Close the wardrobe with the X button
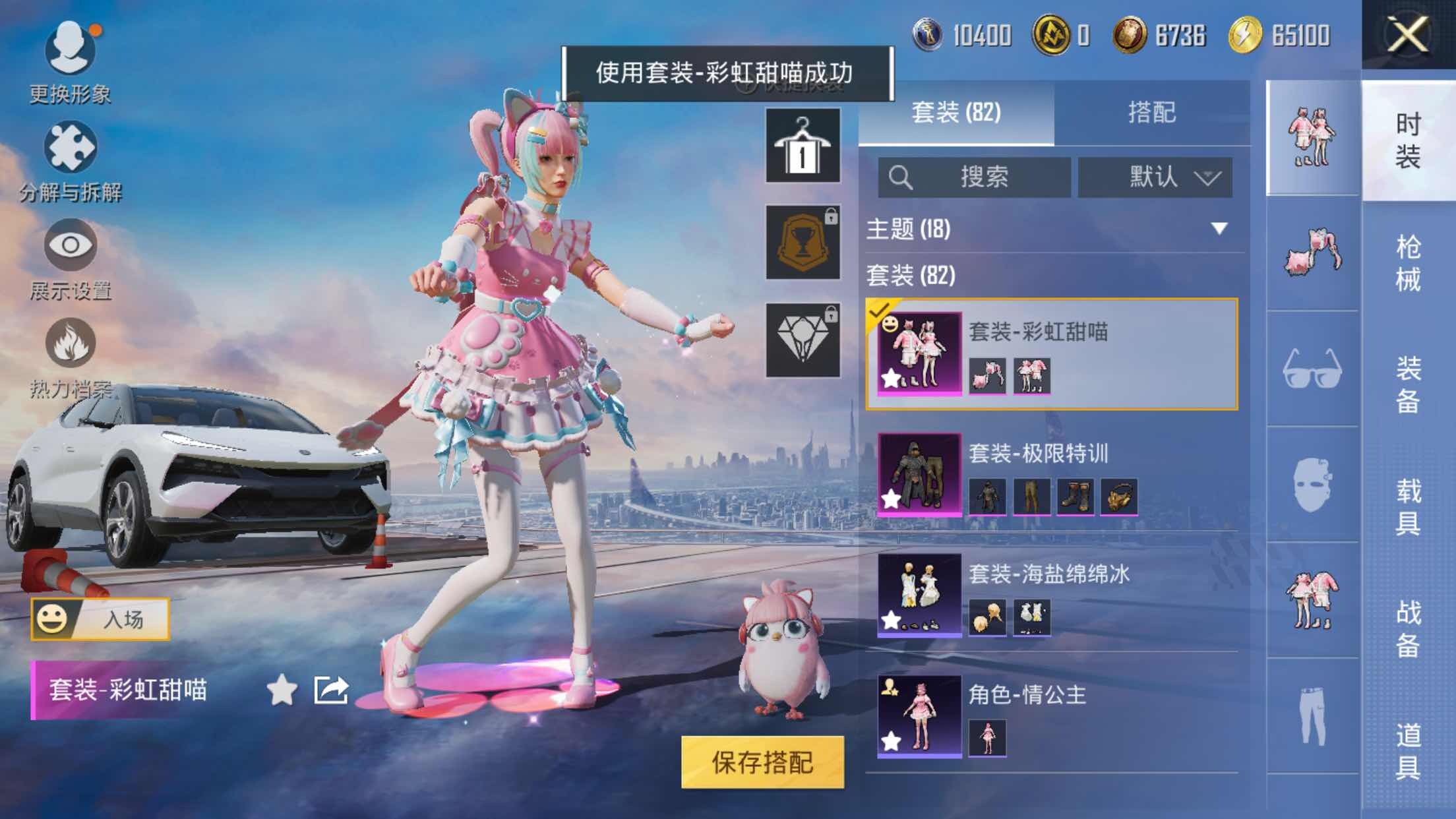The image size is (1456, 819). 1408,34
